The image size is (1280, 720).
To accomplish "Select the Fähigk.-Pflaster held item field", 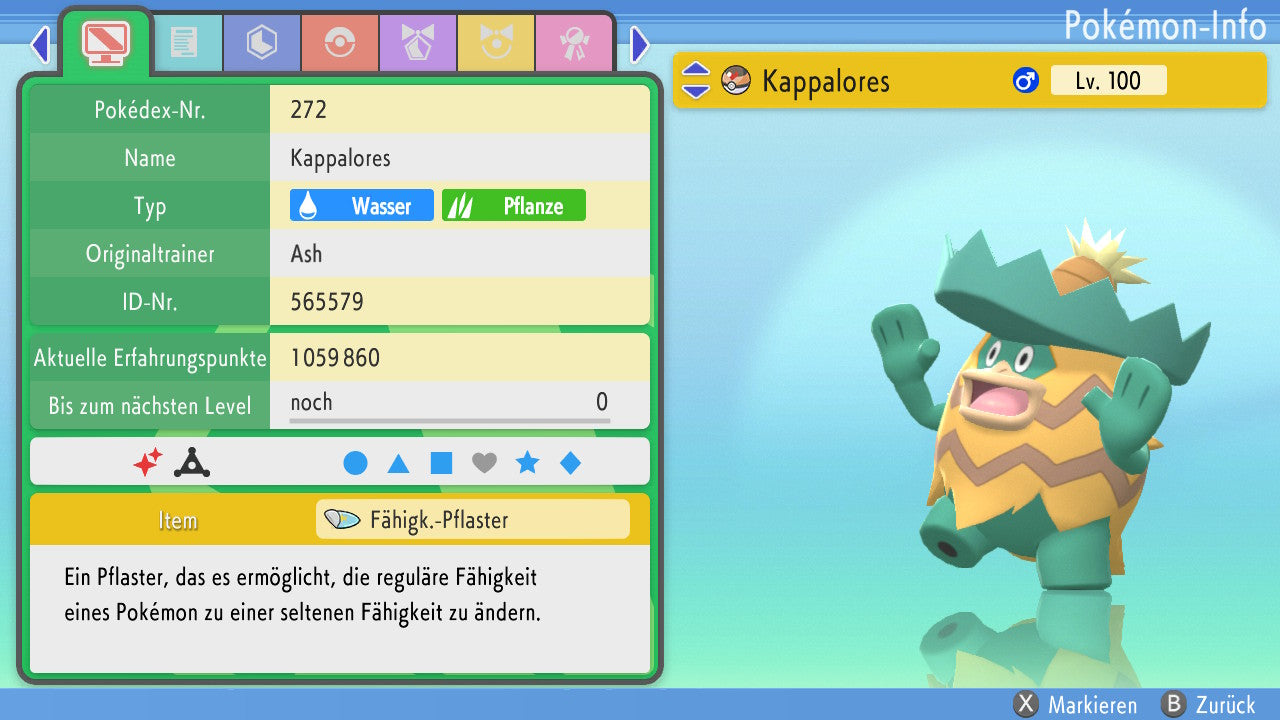I will (x=473, y=520).
